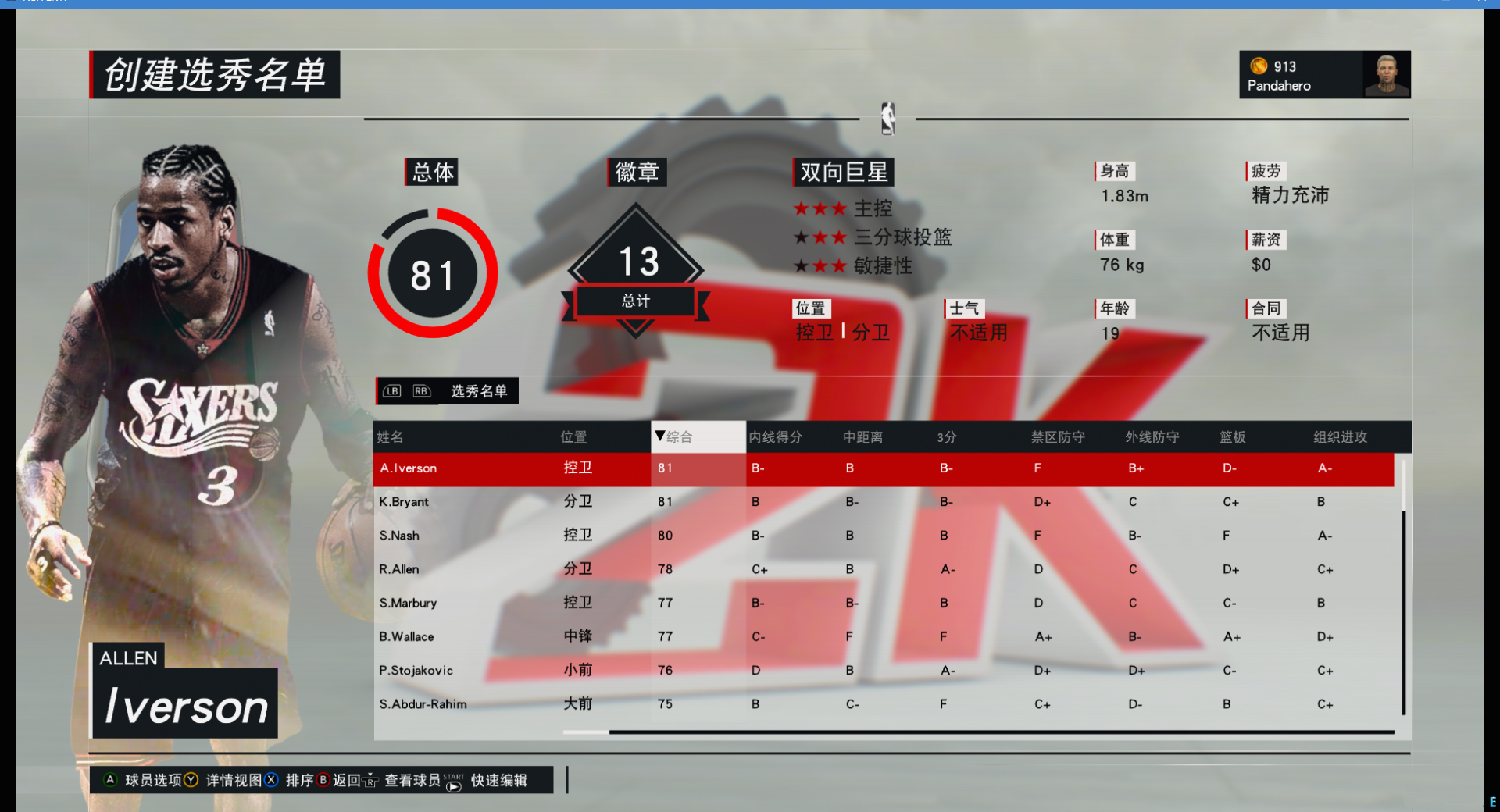Click the RB shoulder button icon
The image size is (1500, 812).
(421, 390)
